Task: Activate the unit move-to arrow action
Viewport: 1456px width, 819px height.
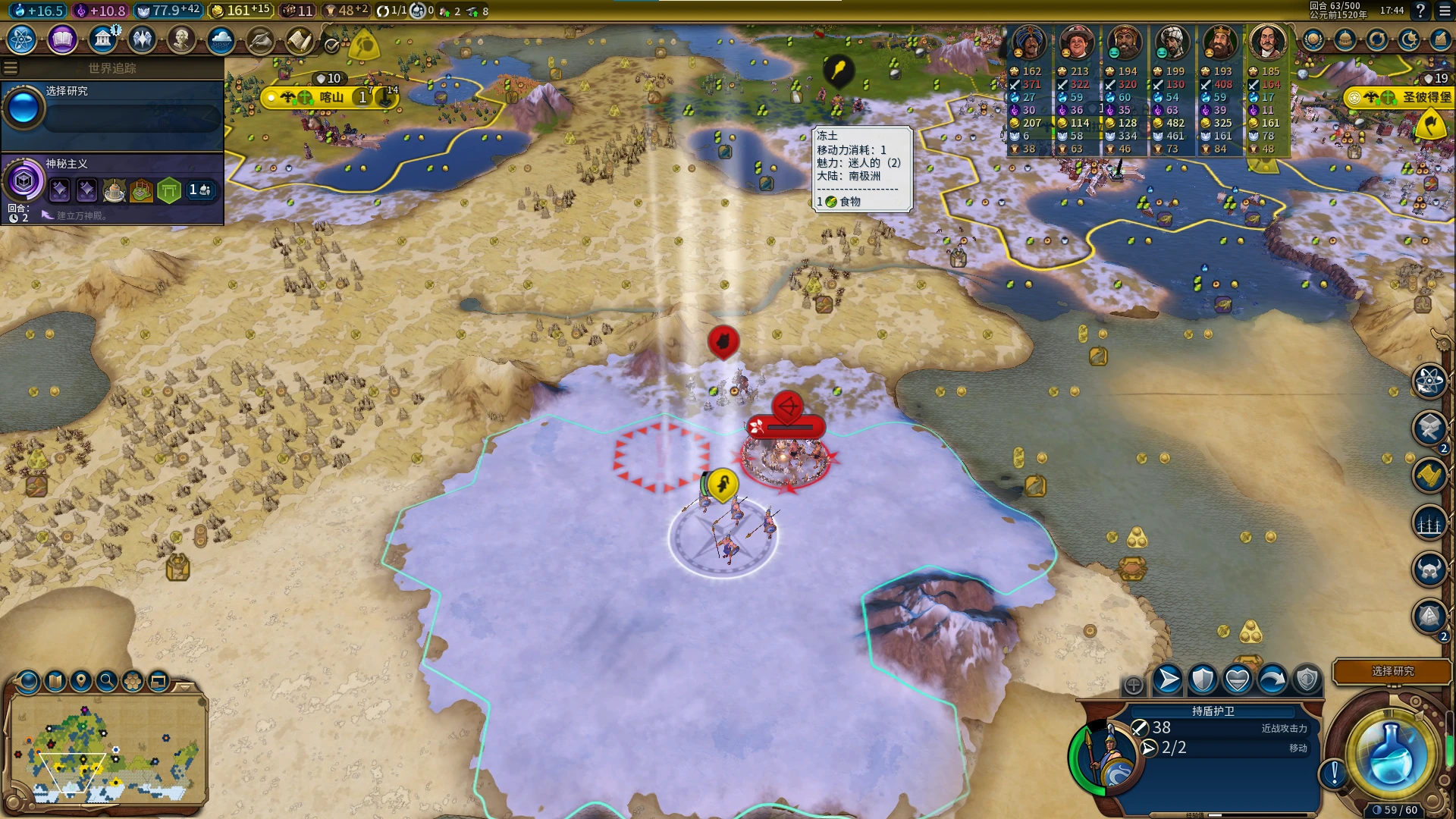Action: pyautogui.click(x=1168, y=679)
